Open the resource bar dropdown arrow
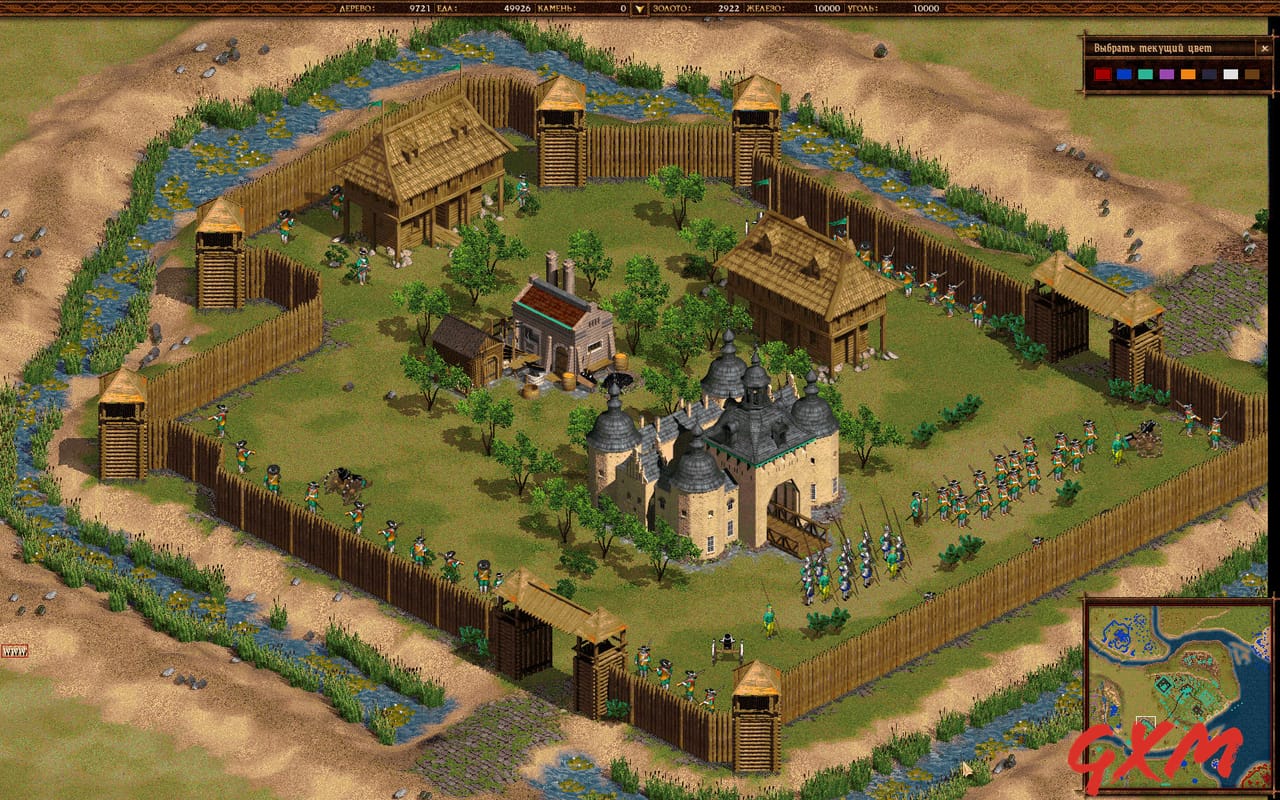The image size is (1280, 800). coord(639,9)
